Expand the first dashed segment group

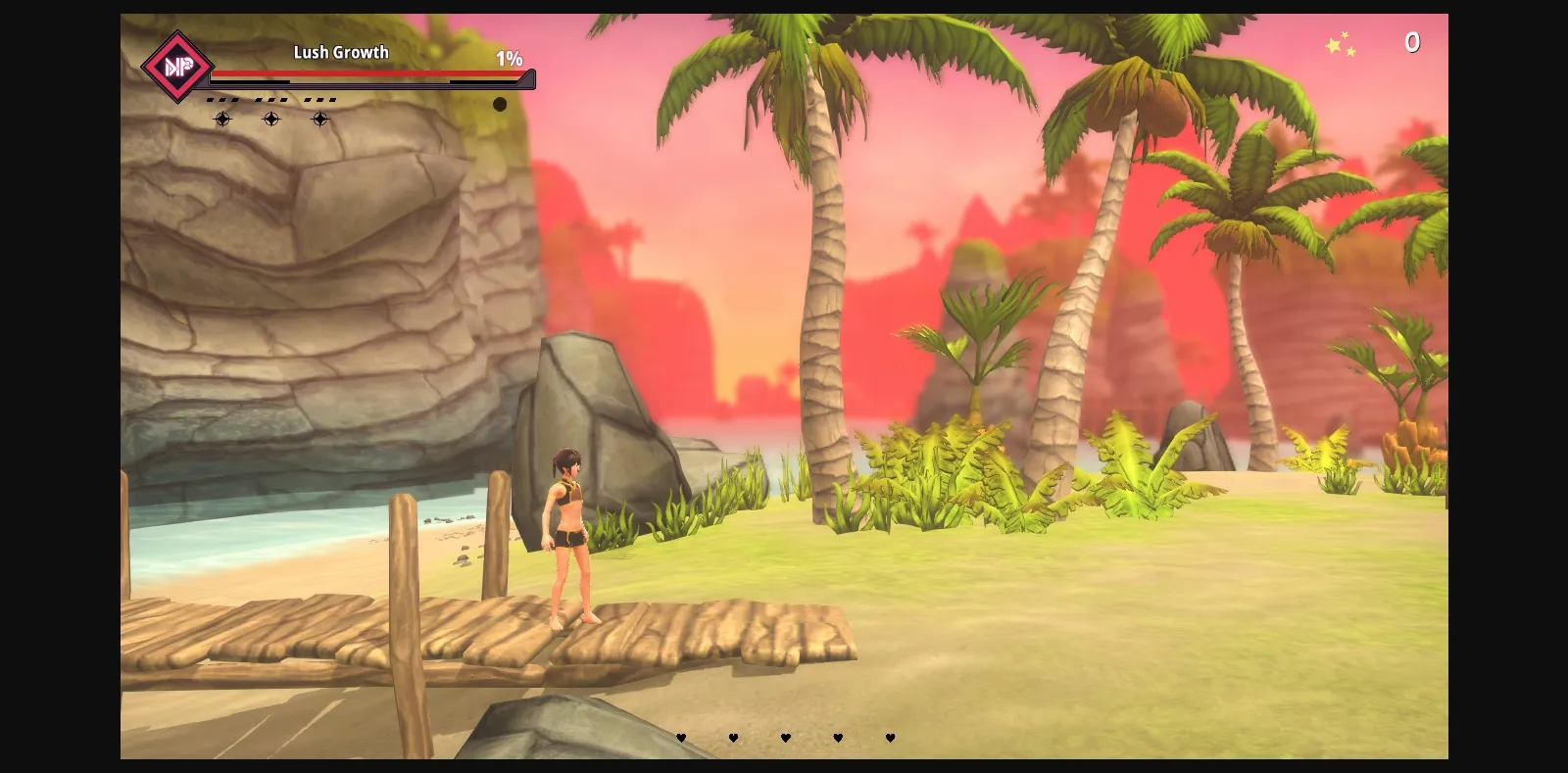click(x=223, y=98)
